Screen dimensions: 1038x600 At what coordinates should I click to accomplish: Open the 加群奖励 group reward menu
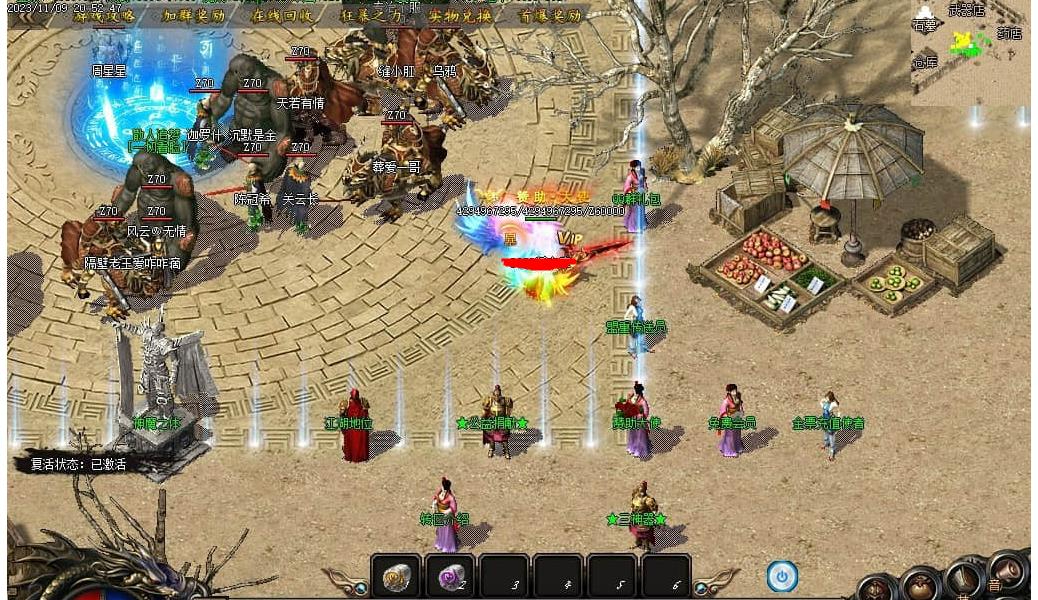[x=193, y=16]
